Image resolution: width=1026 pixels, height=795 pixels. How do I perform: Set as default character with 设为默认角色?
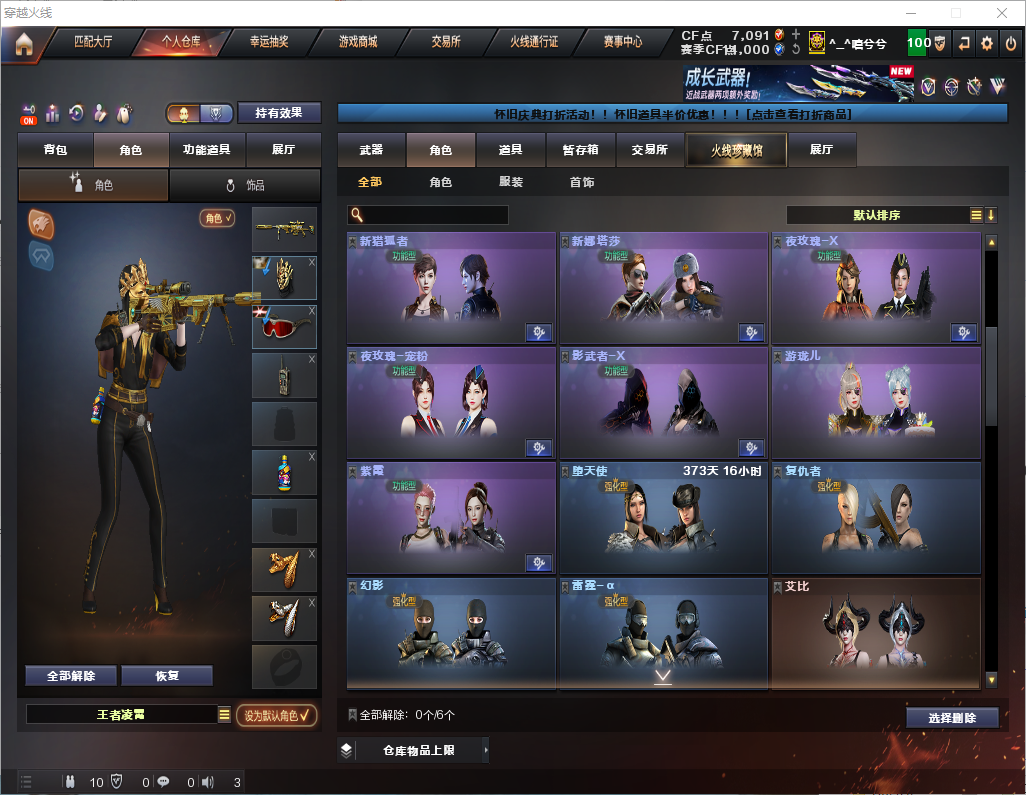277,715
